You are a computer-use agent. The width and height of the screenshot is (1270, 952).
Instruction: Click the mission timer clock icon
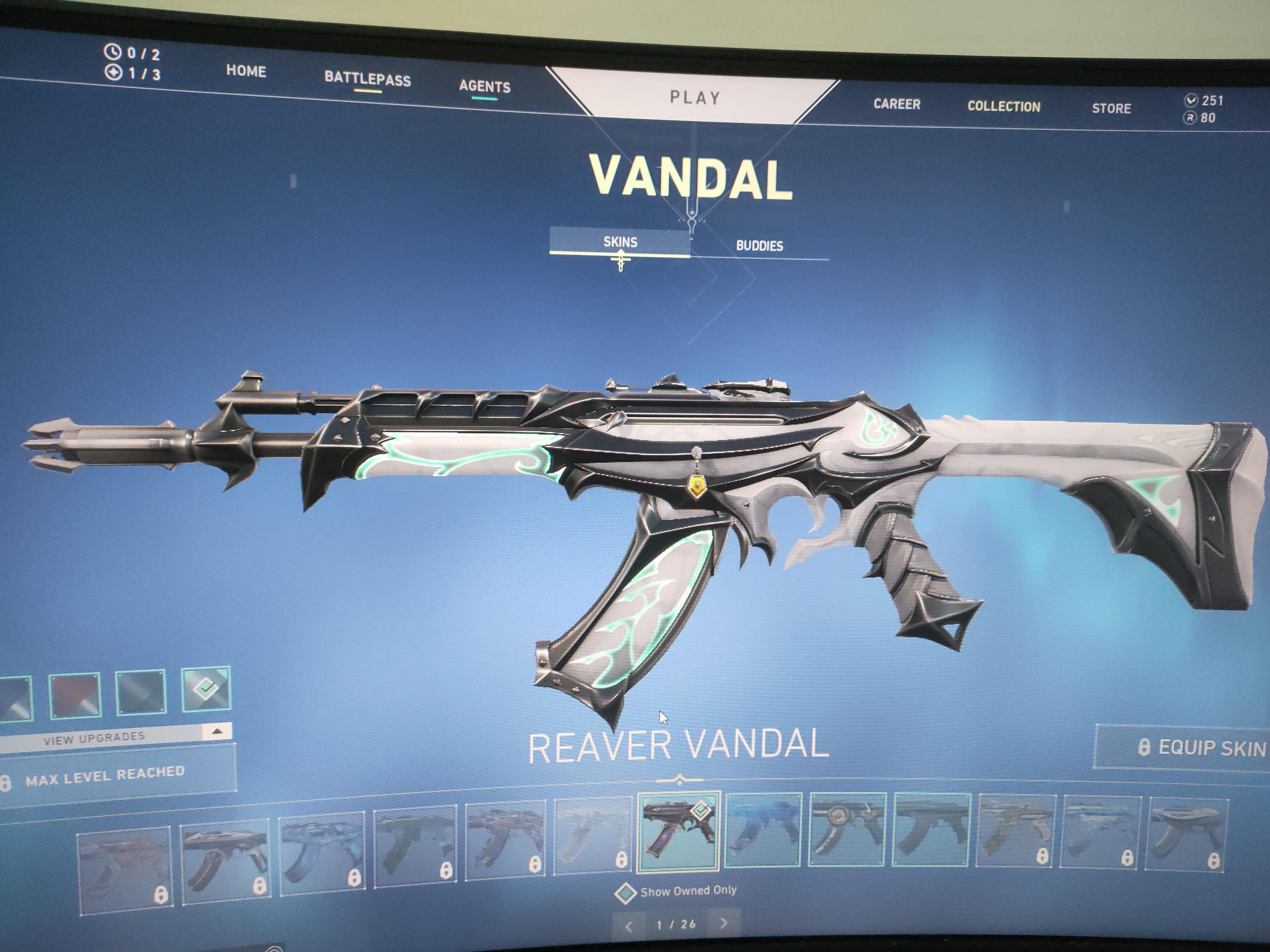113,52
